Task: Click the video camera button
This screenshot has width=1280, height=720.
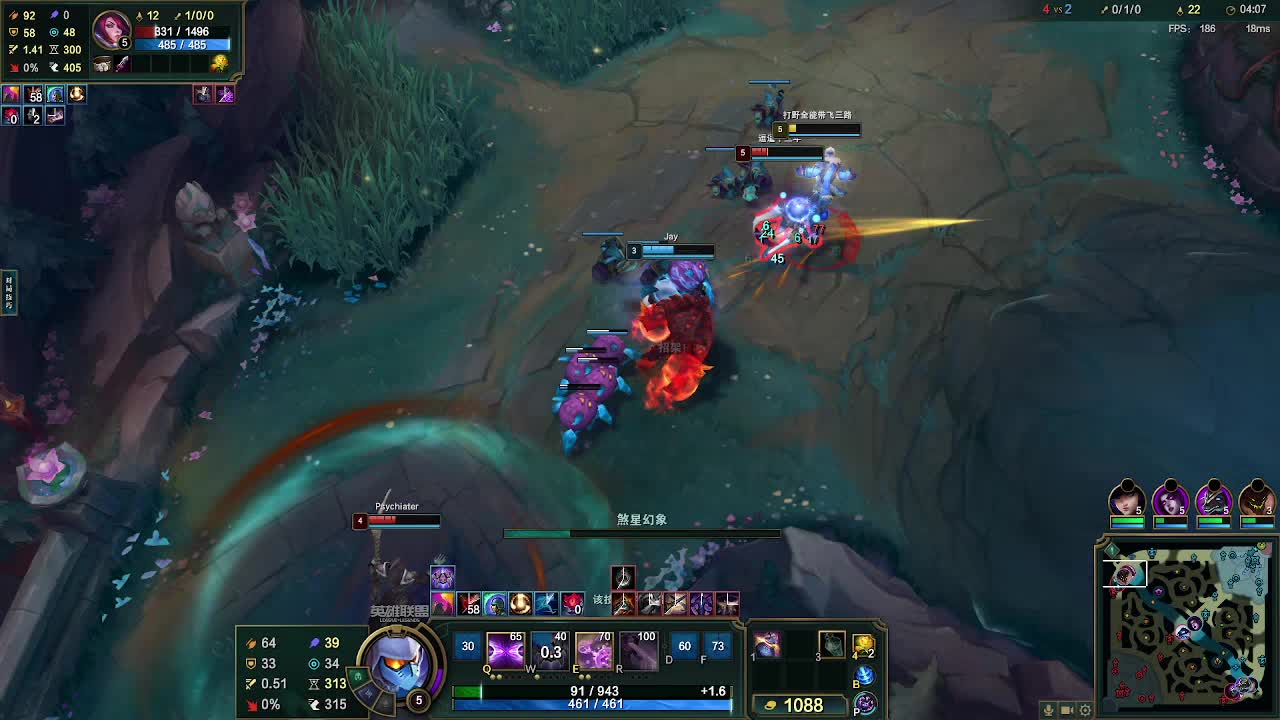Action: (x=1067, y=710)
